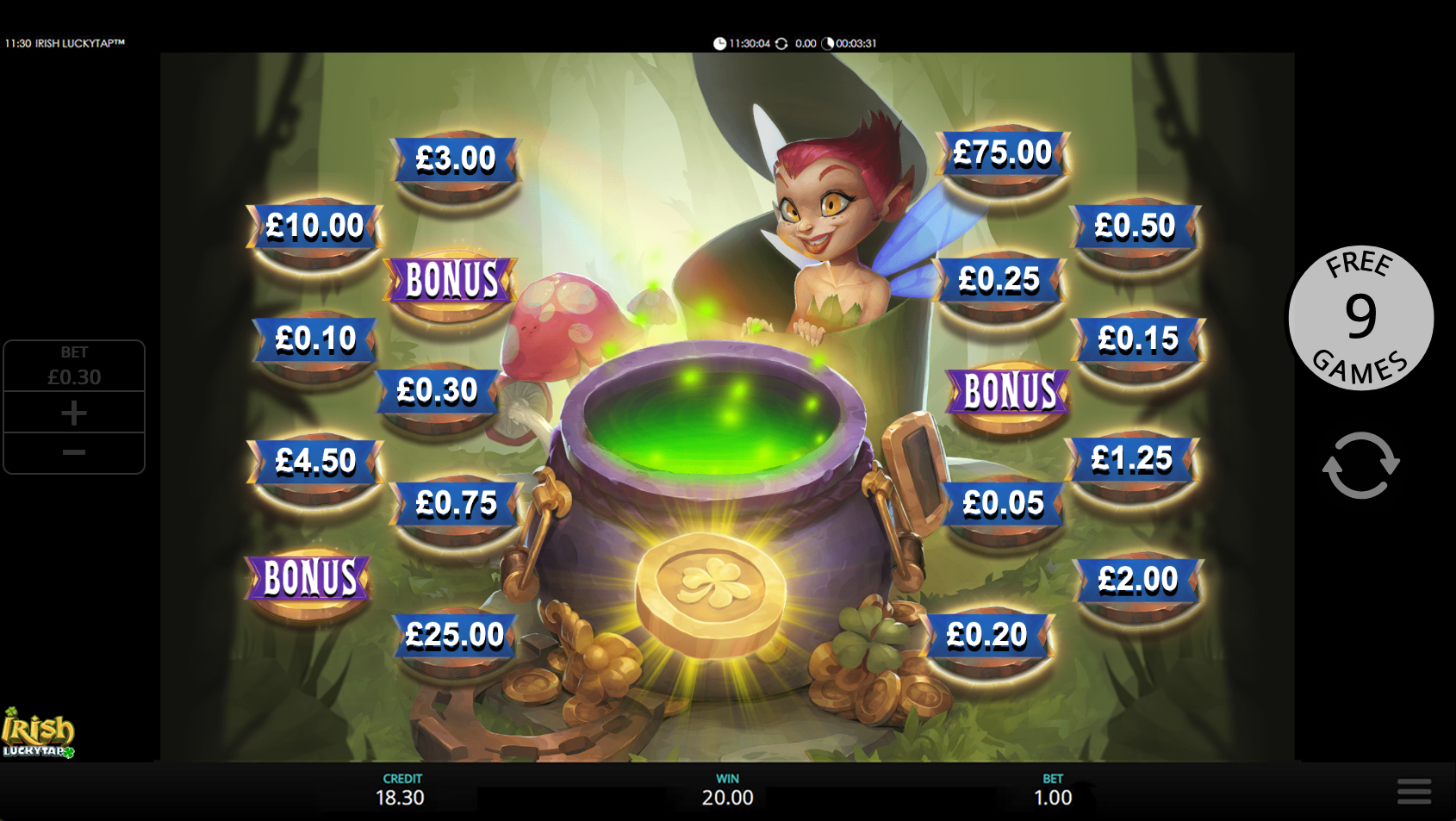This screenshot has height=821, width=1456.
Task: Pick the £0.30 prize plaque
Action: coord(437,391)
